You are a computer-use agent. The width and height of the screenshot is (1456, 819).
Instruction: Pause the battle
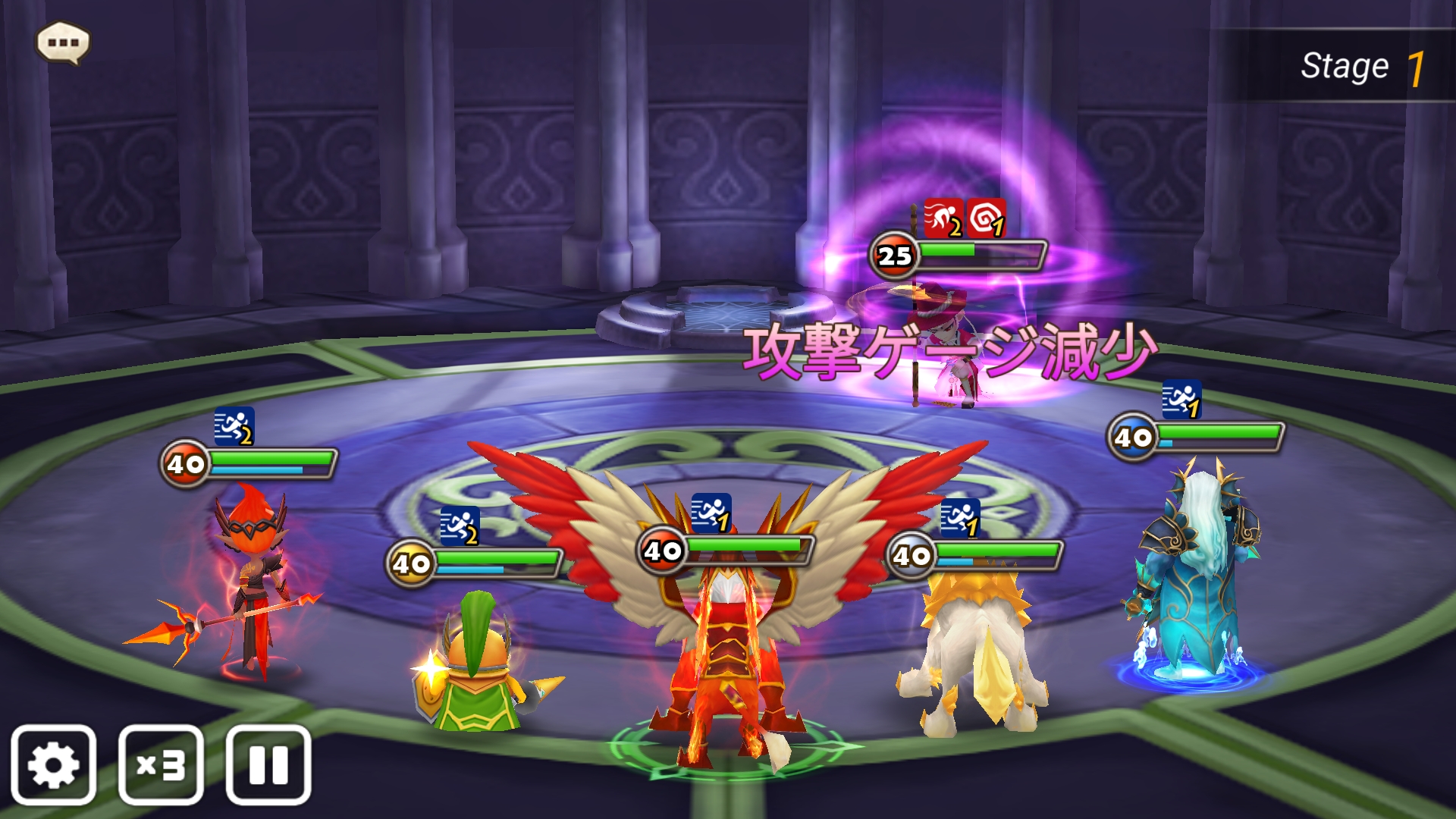pyautogui.click(x=268, y=764)
